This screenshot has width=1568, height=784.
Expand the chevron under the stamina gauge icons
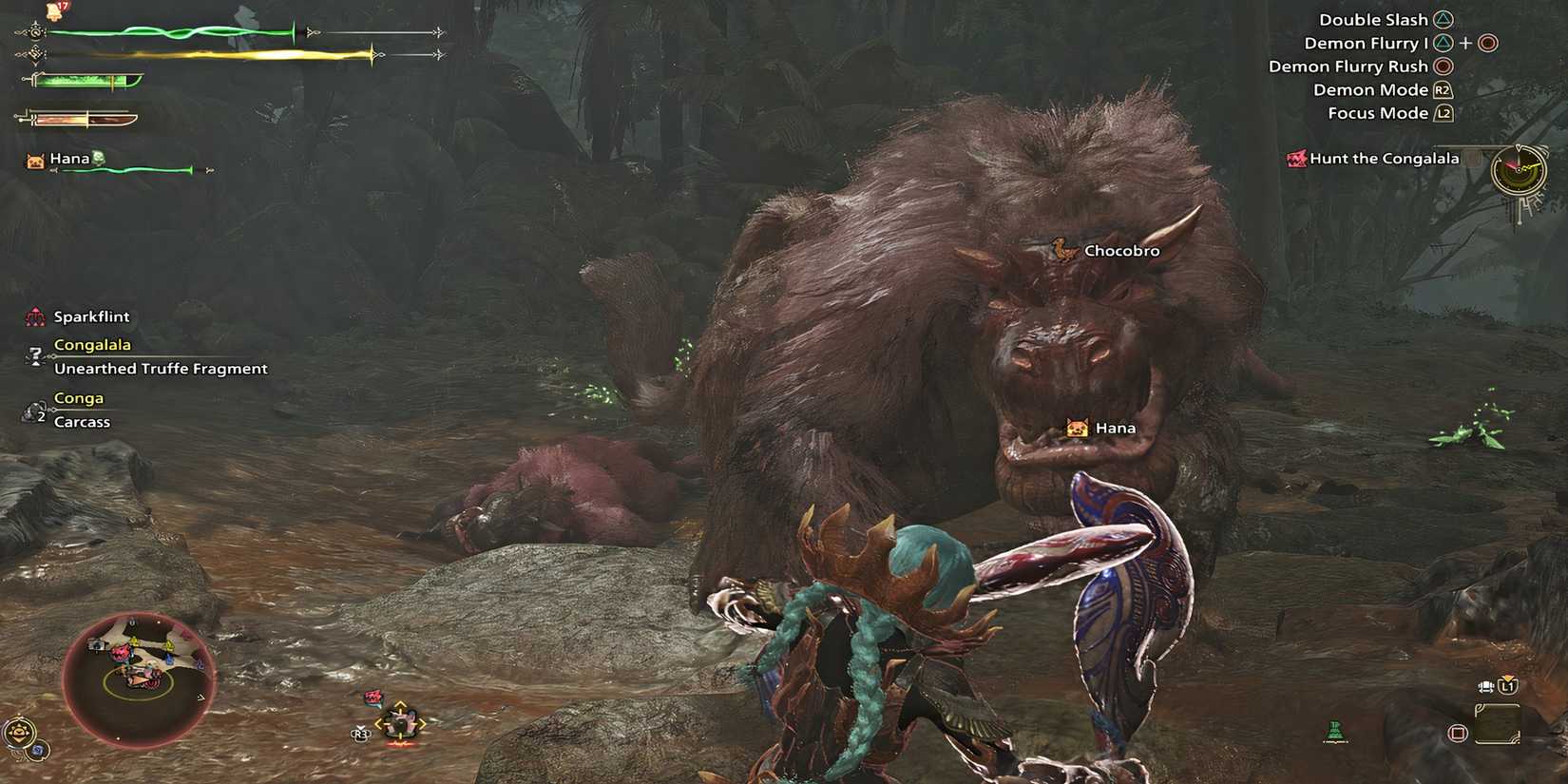[35, 67]
